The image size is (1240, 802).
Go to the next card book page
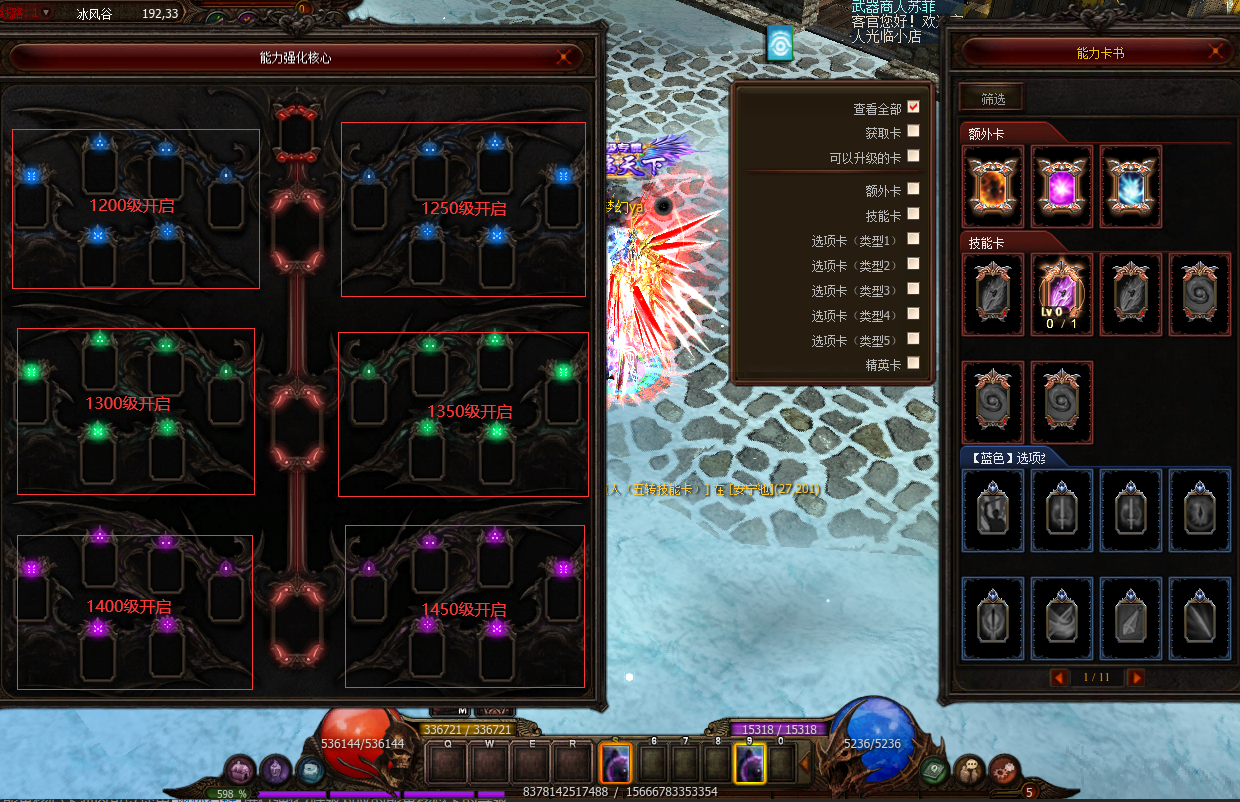(x=1136, y=678)
